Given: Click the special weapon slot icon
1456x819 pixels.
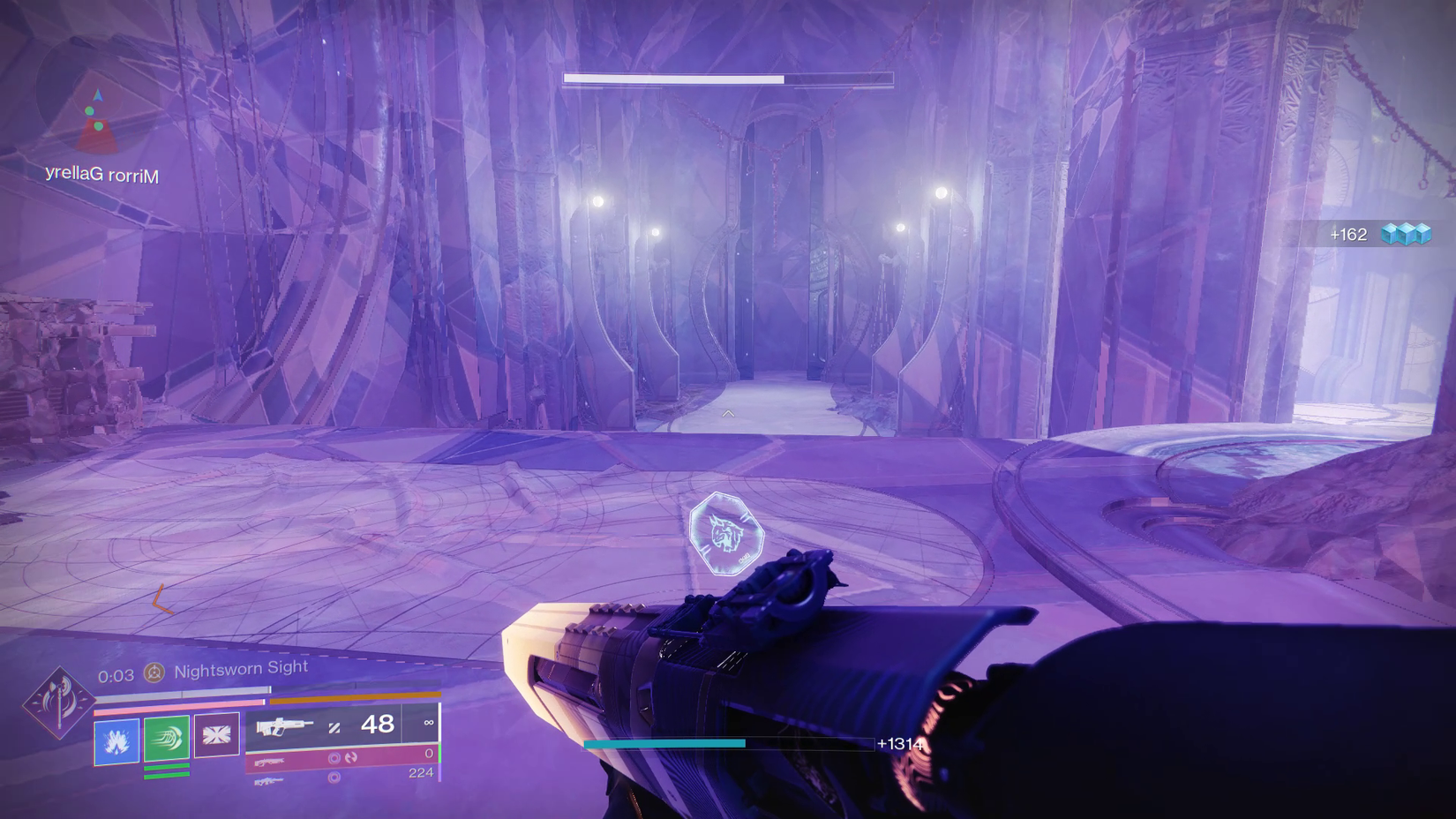Looking at the screenshot, I should (x=269, y=761).
